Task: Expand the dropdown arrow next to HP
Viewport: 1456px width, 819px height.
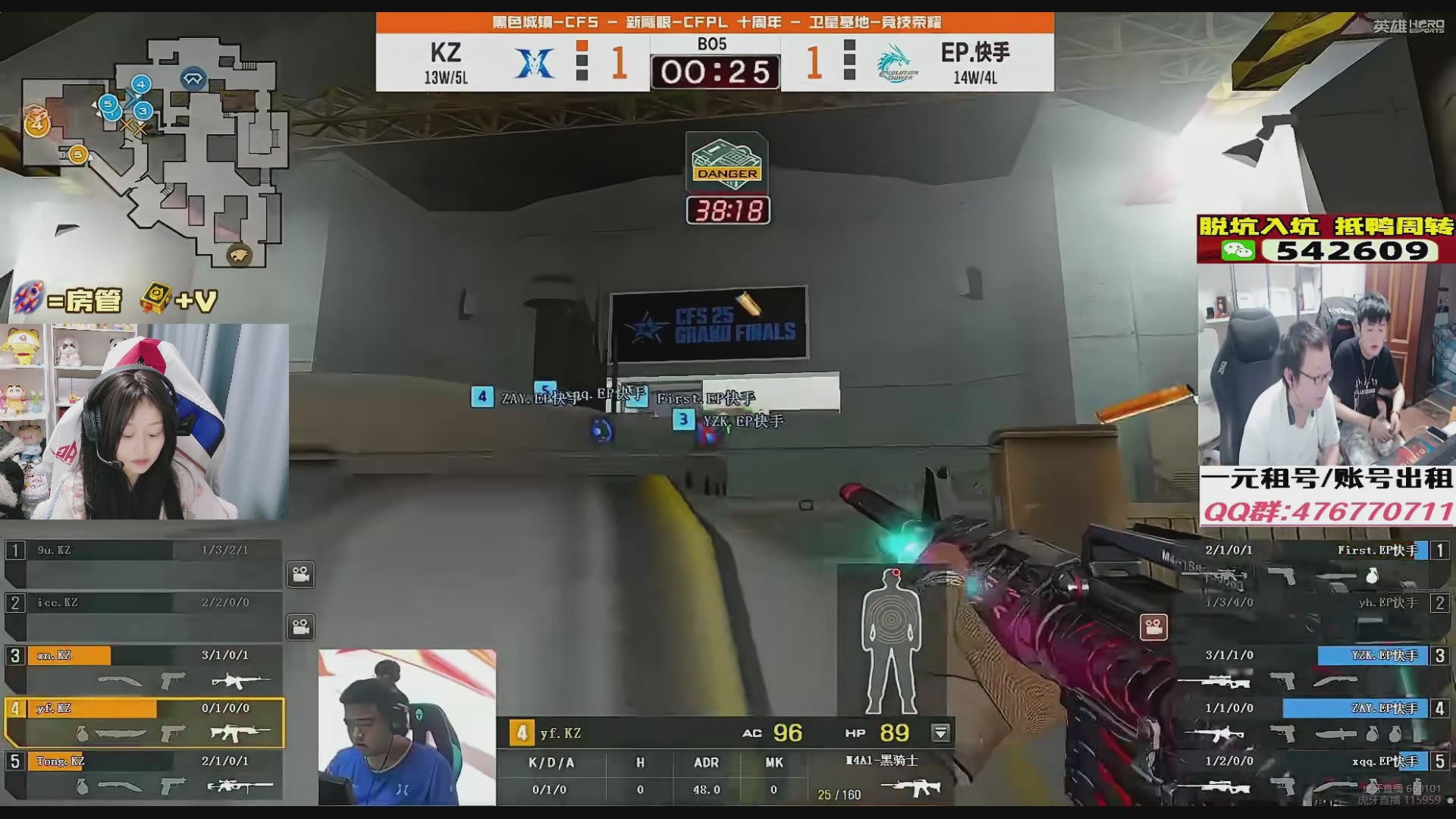Action: pyautogui.click(x=940, y=733)
